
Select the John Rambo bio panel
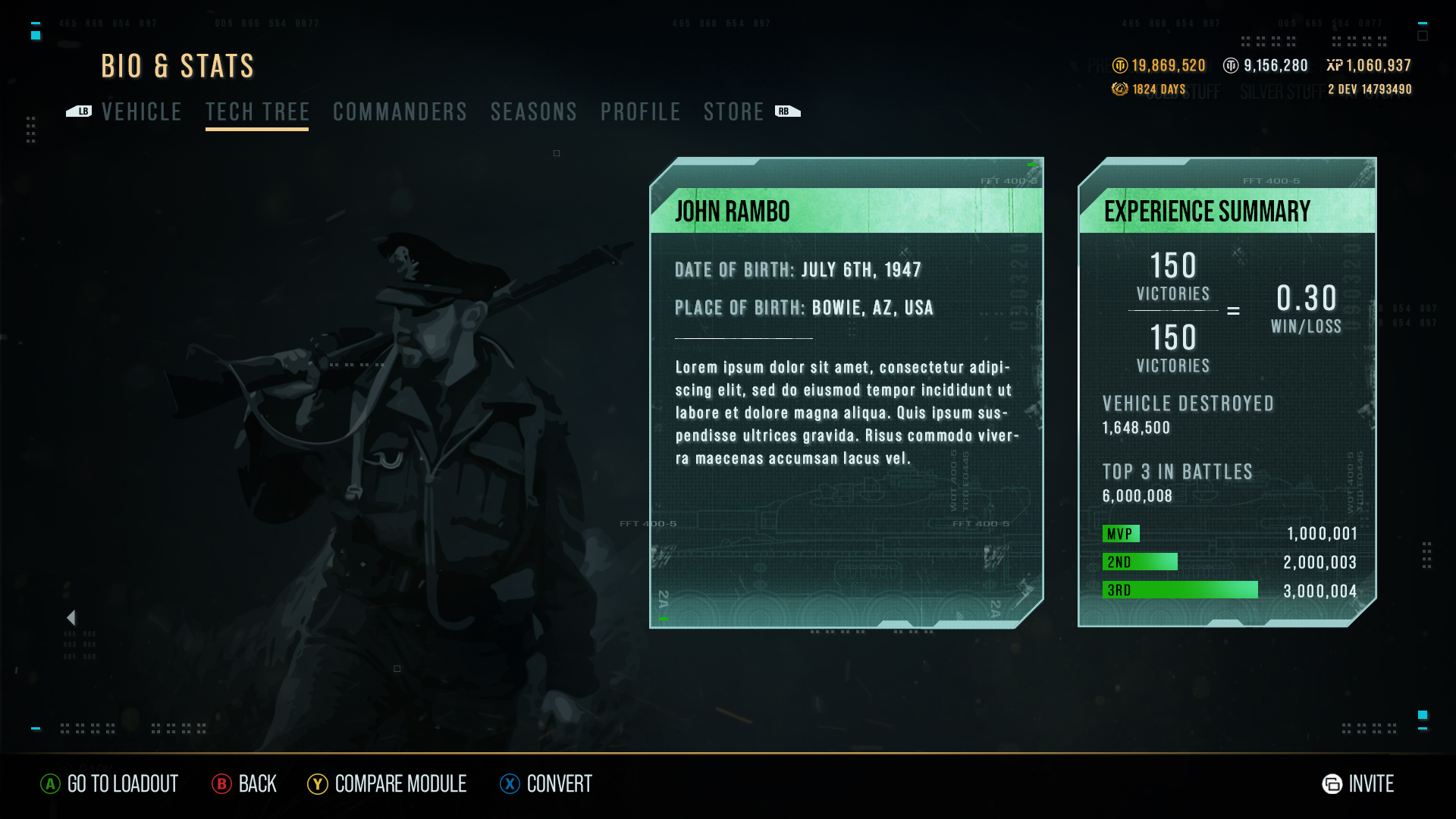coord(846,392)
